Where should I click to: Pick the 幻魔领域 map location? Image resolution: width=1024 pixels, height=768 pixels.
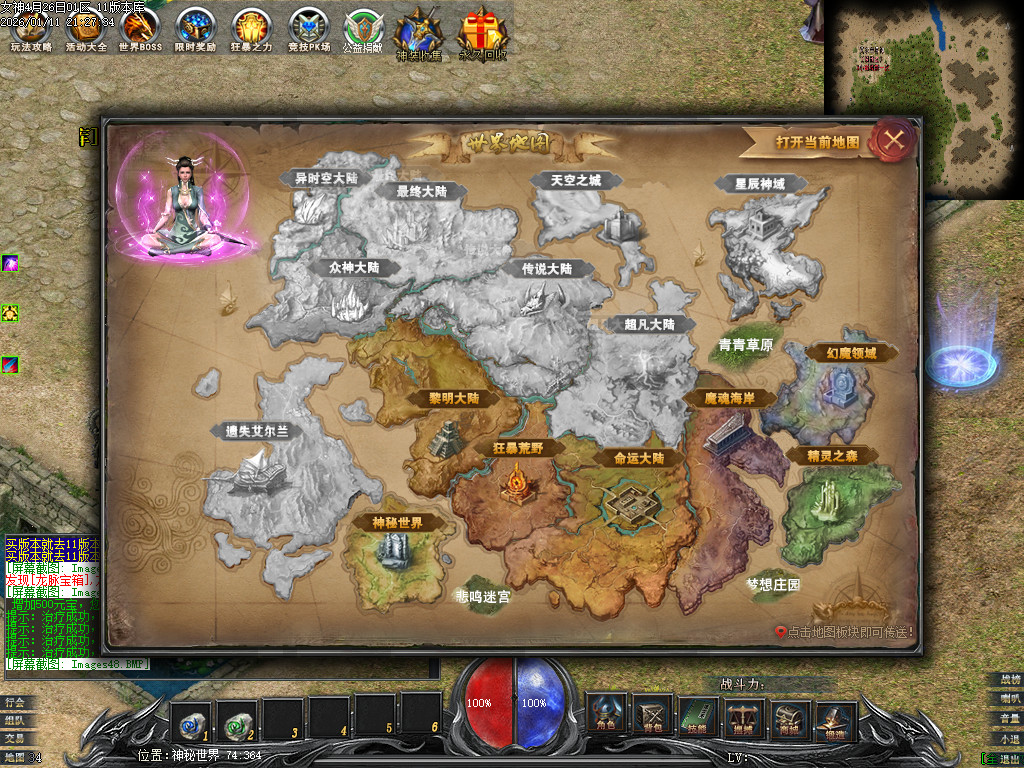[x=837, y=353]
